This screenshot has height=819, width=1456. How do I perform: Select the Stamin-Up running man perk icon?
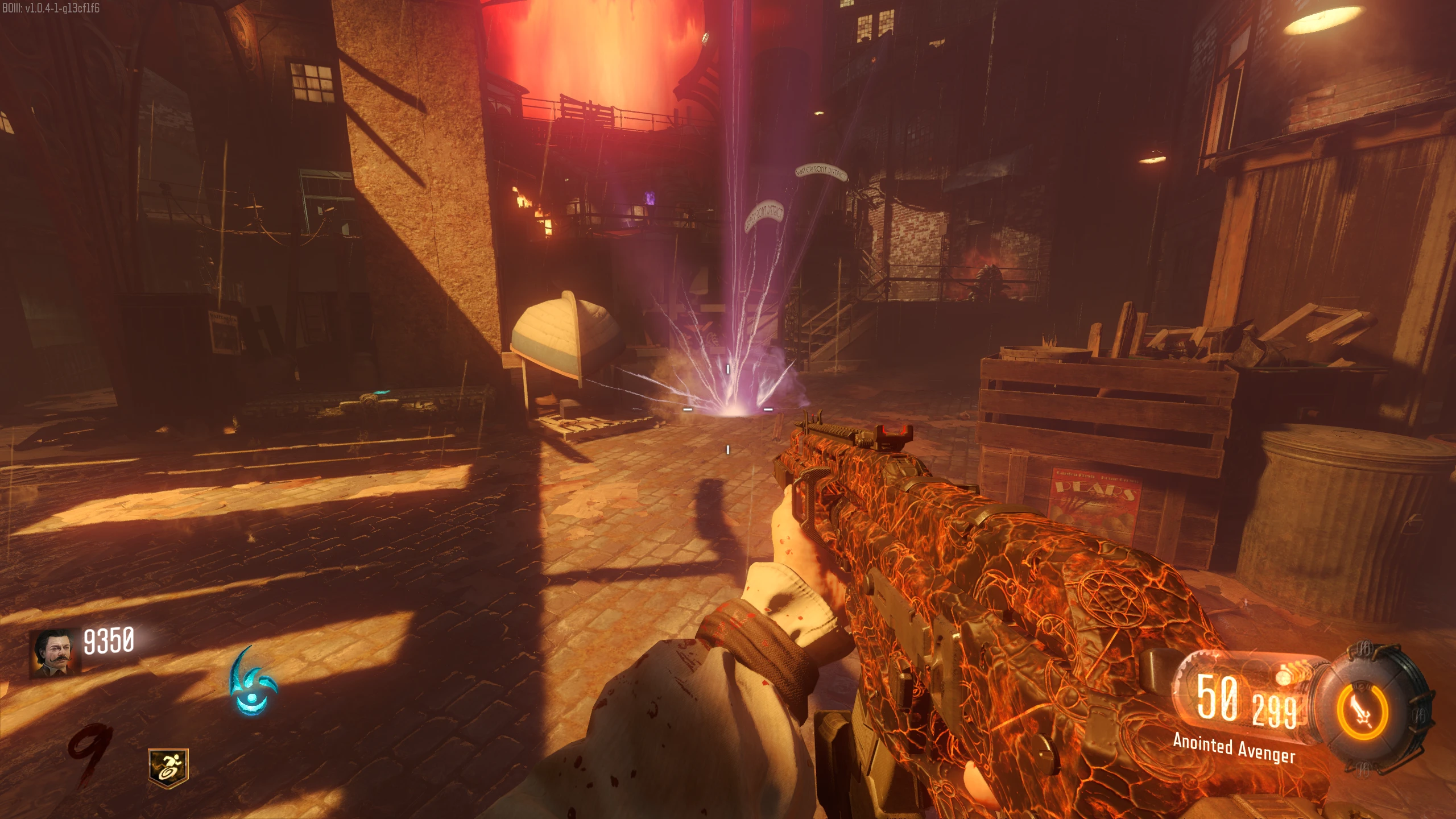tap(168, 768)
